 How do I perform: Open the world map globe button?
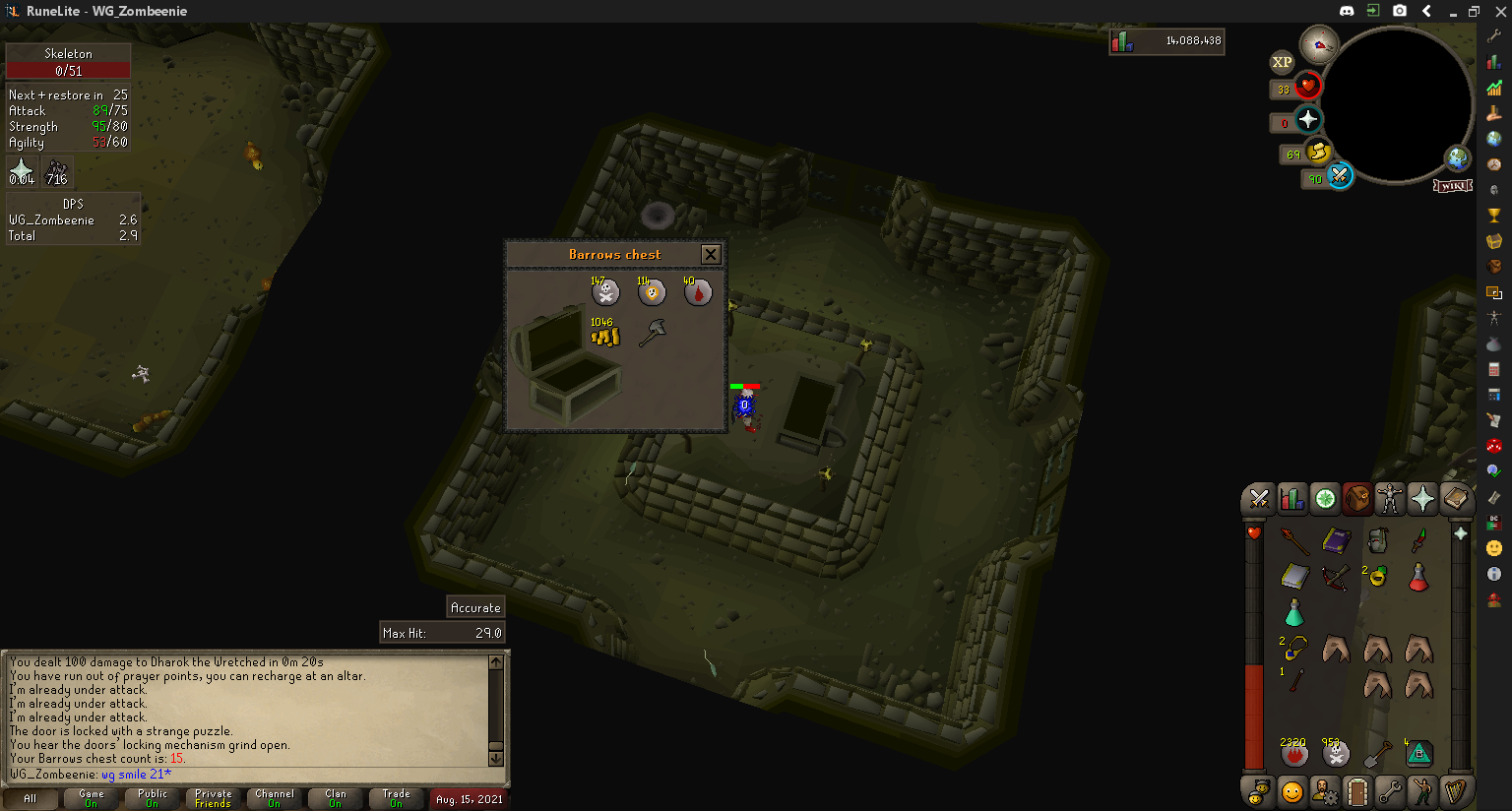pos(1457,157)
